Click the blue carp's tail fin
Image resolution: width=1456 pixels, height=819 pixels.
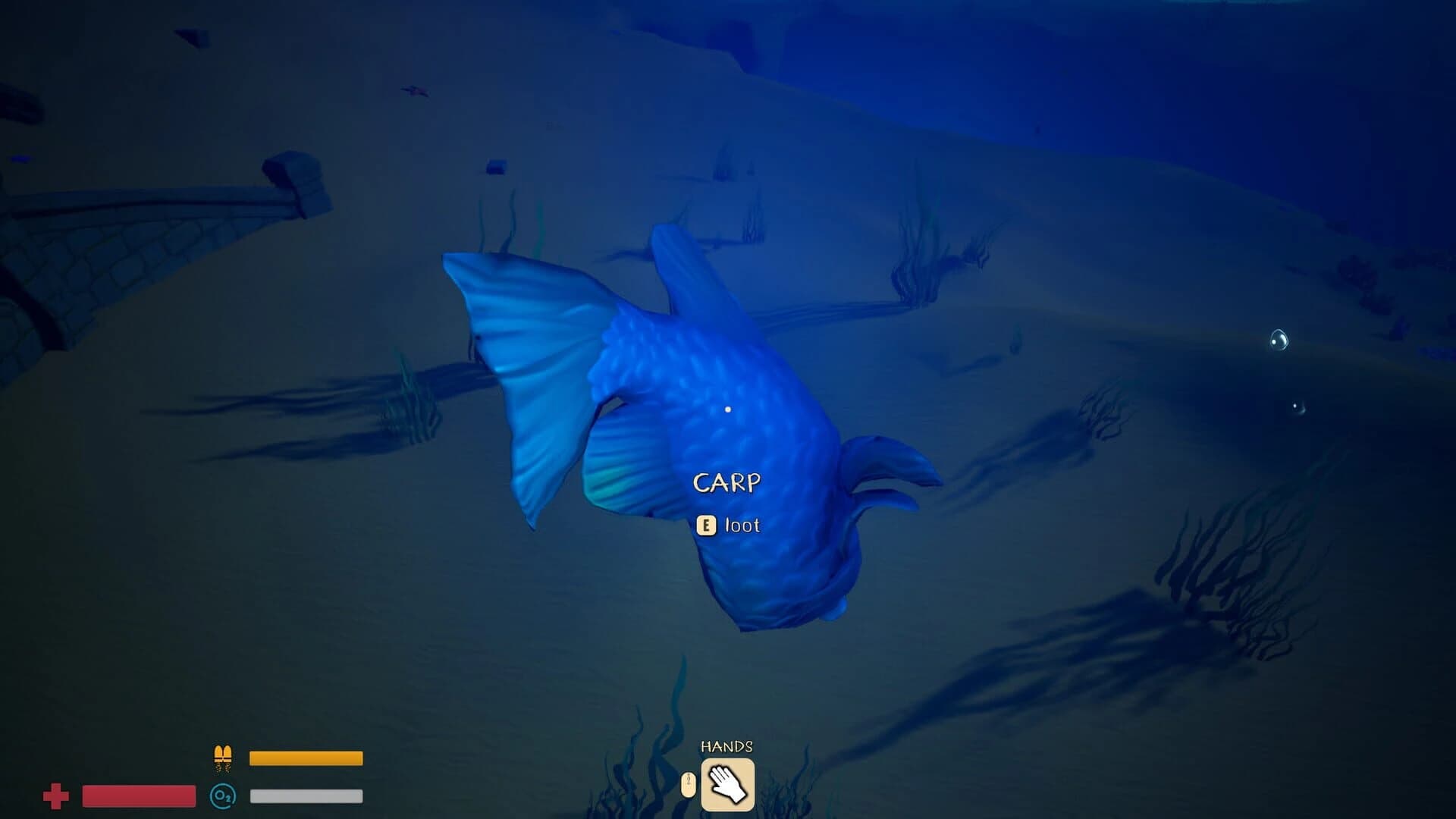point(531,364)
